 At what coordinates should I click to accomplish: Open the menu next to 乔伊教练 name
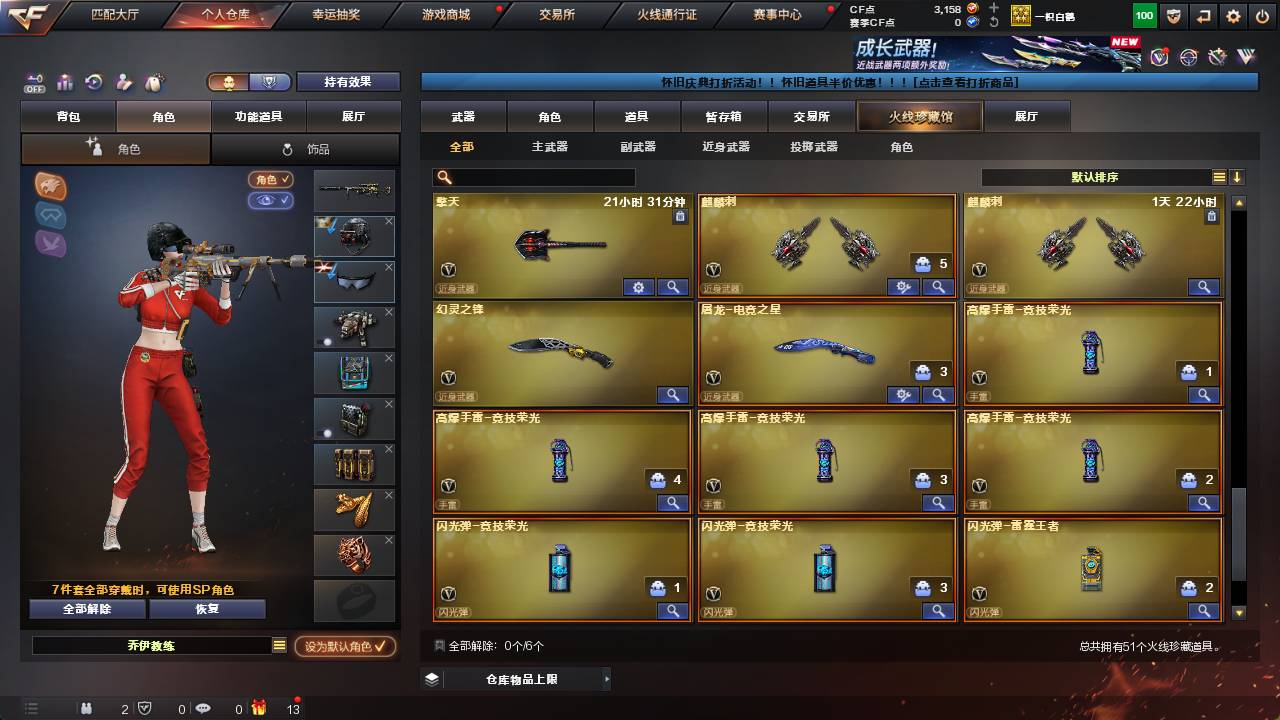tap(280, 646)
